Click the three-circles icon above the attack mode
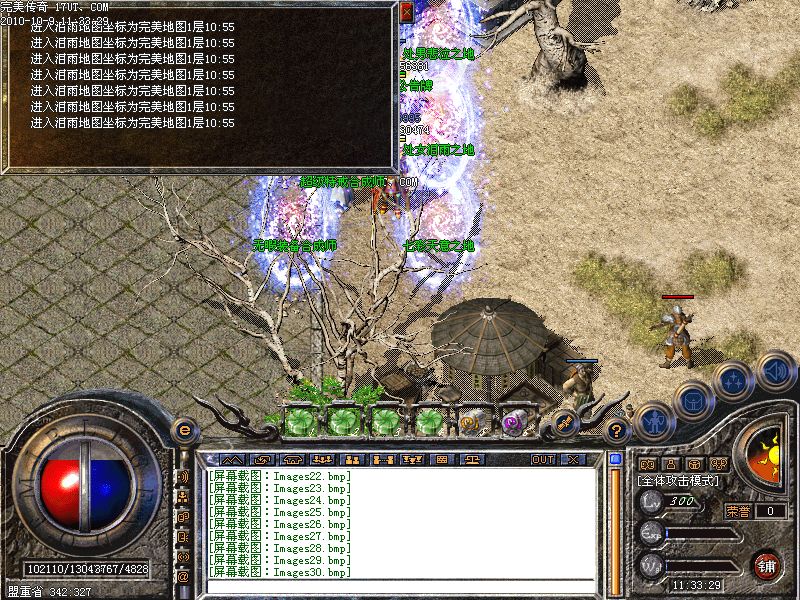 pyautogui.click(x=718, y=464)
